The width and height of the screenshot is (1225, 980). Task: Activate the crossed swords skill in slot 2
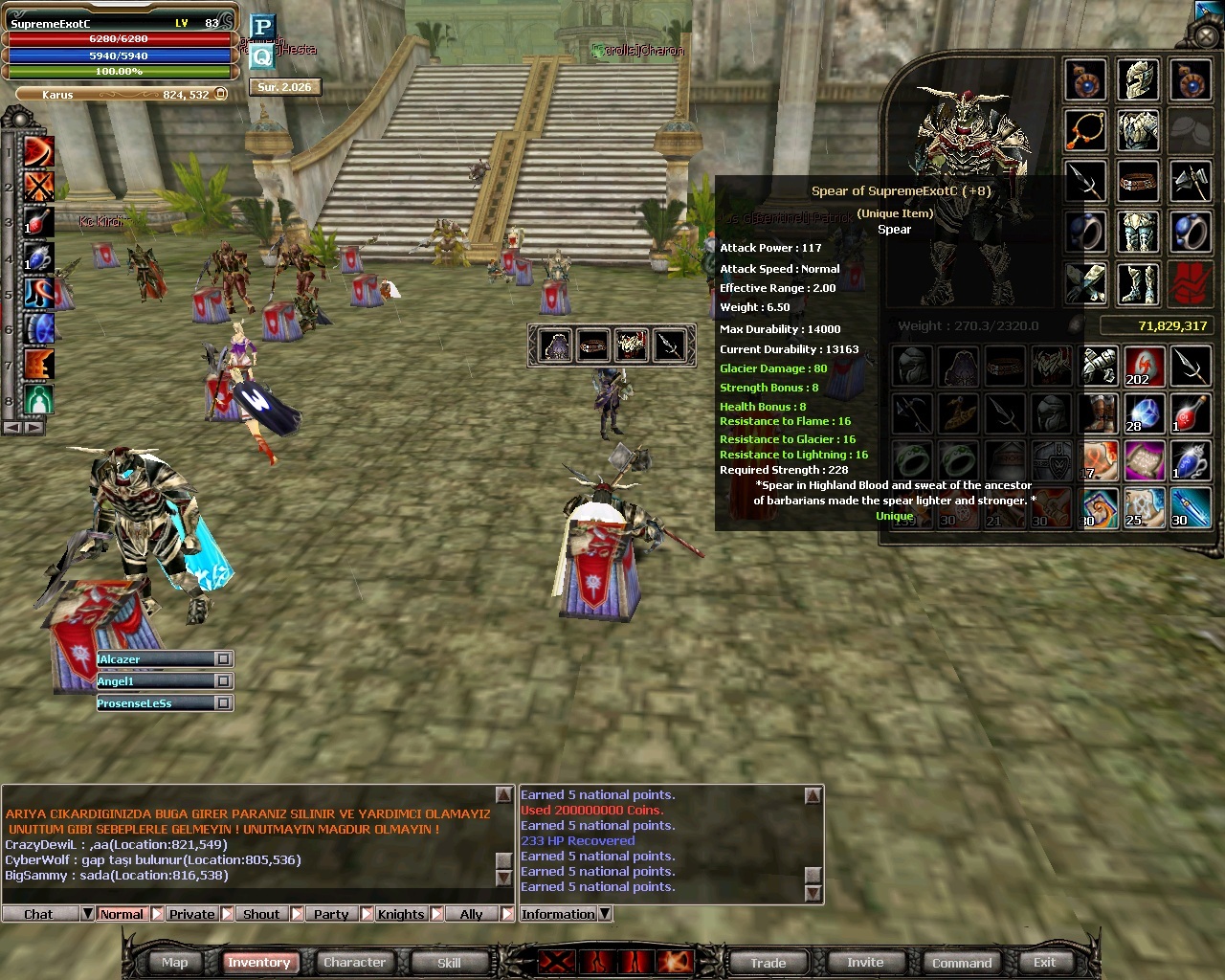(x=38, y=186)
